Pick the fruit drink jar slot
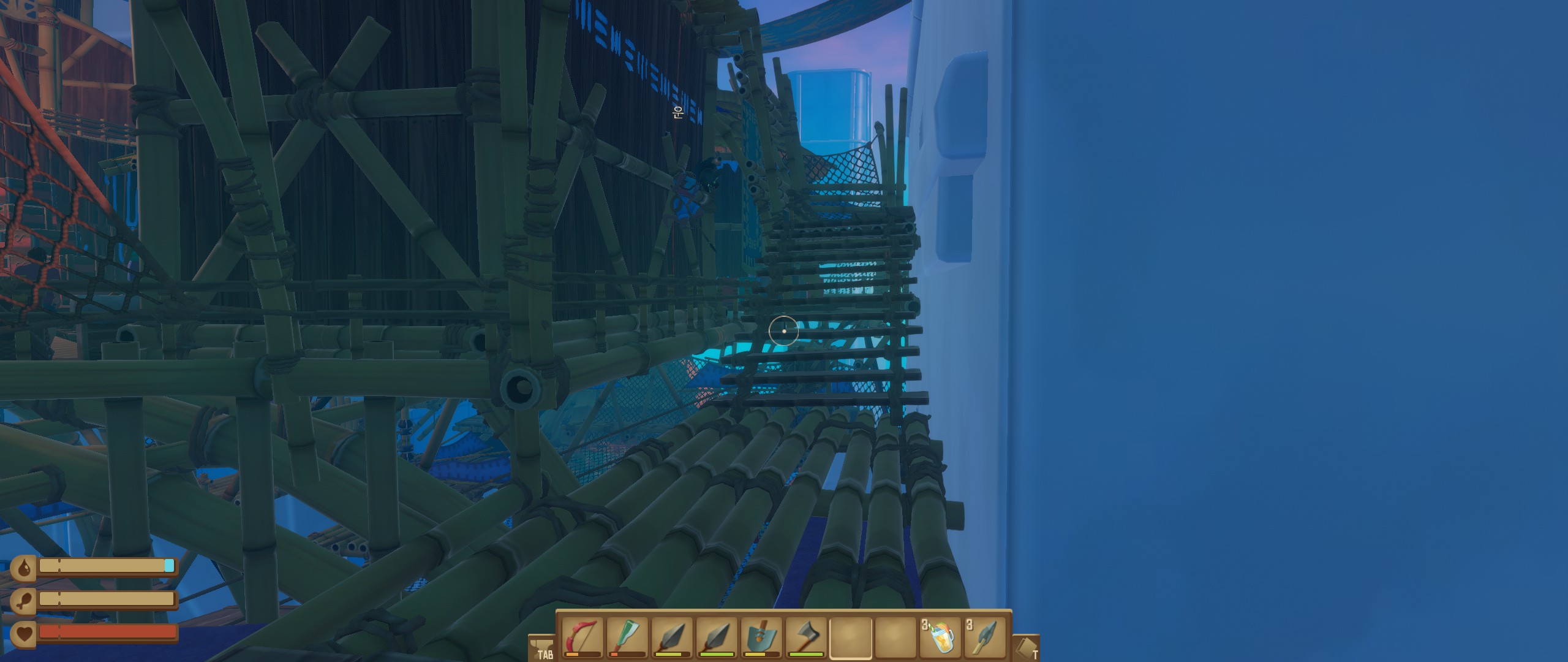Viewport: 1568px width, 662px height. [x=940, y=637]
